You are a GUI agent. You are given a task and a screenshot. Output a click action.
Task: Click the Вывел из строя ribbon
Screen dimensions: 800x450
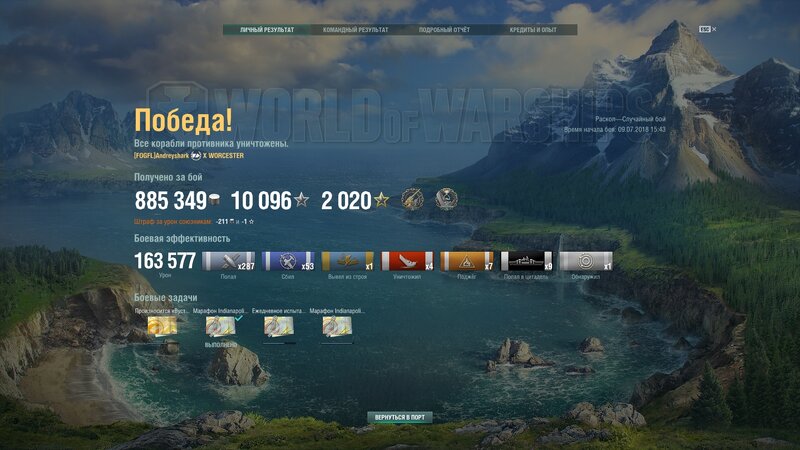click(347, 262)
